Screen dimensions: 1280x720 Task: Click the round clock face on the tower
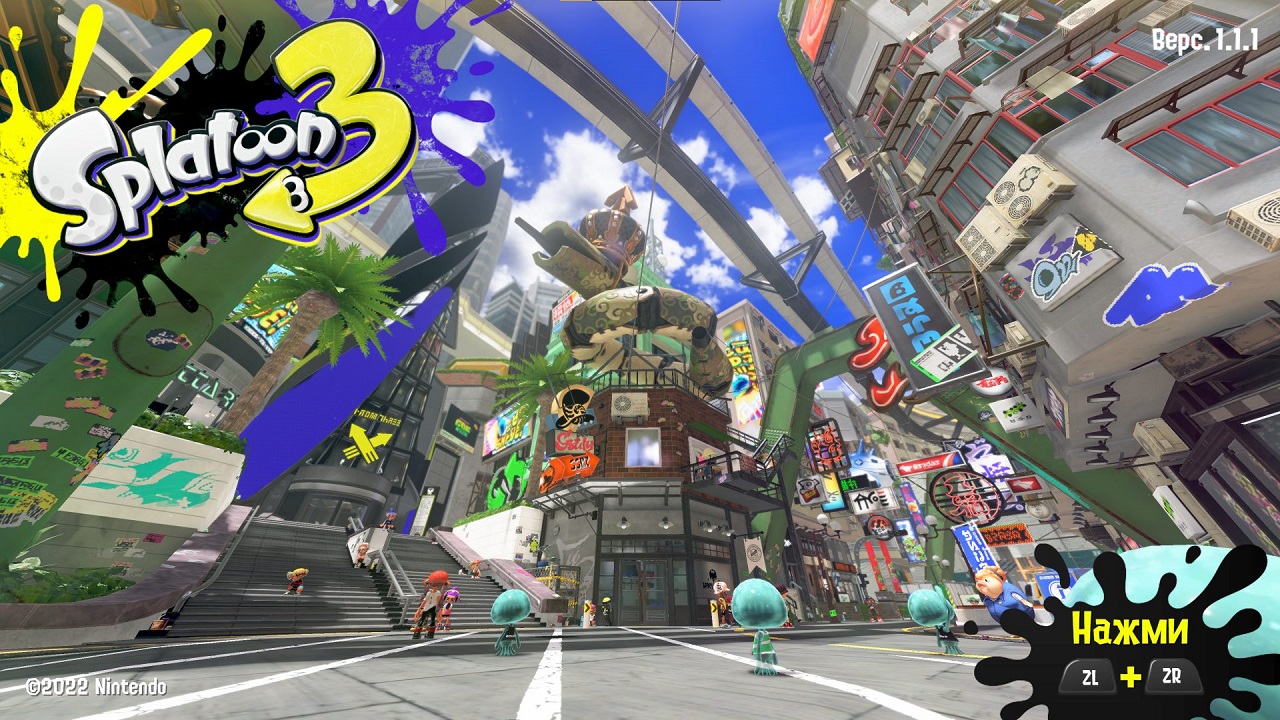(622, 403)
